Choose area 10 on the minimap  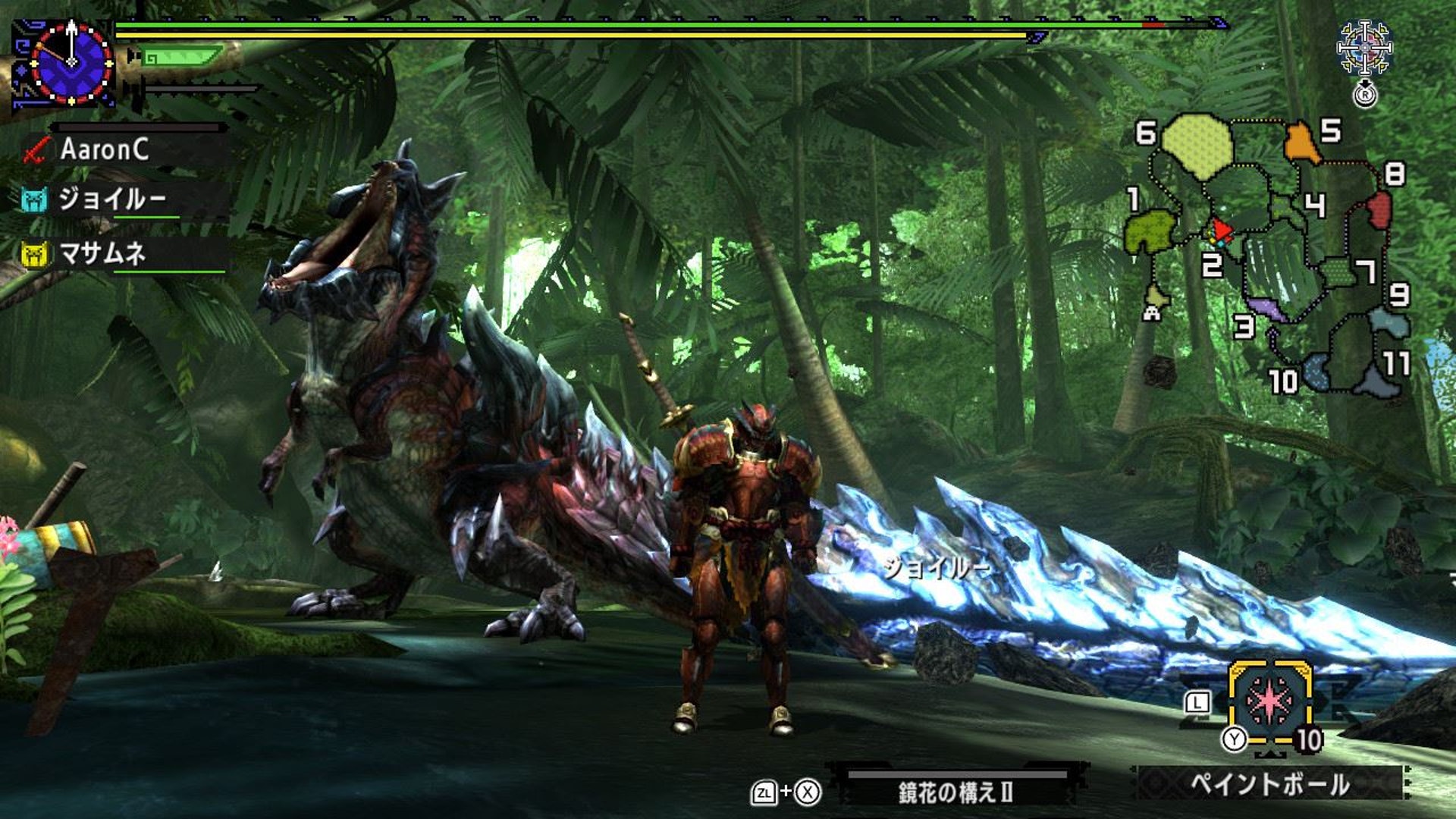(x=1317, y=372)
